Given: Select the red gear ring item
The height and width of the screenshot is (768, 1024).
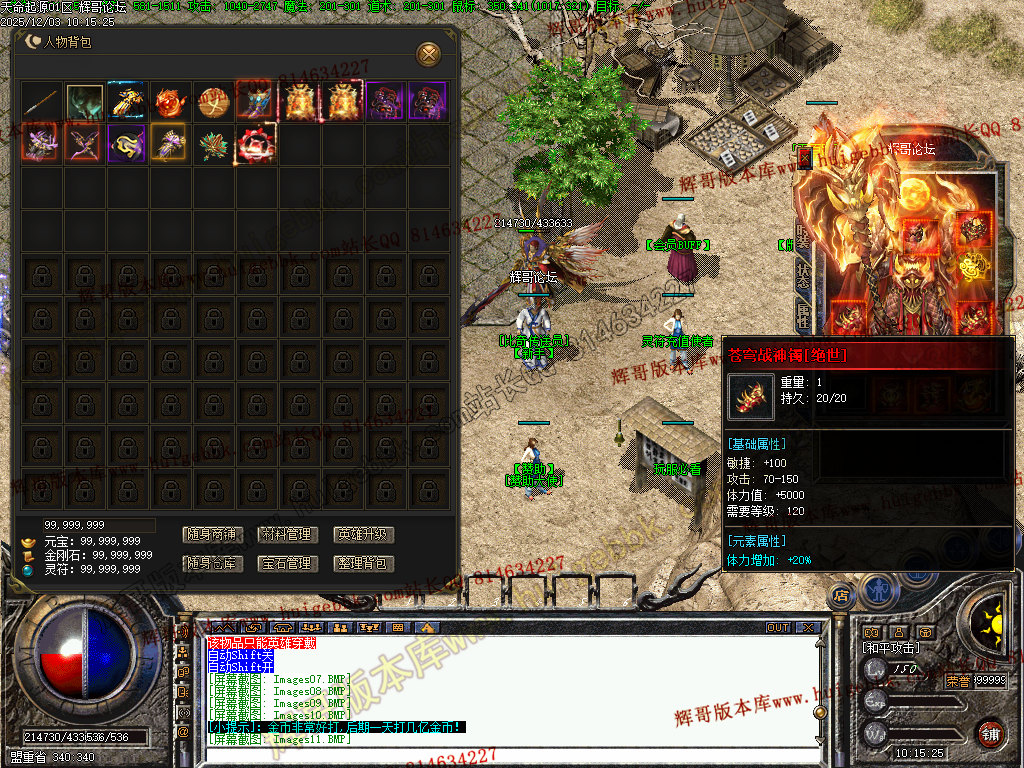Looking at the screenshot, I should click(x=256, y=144).
